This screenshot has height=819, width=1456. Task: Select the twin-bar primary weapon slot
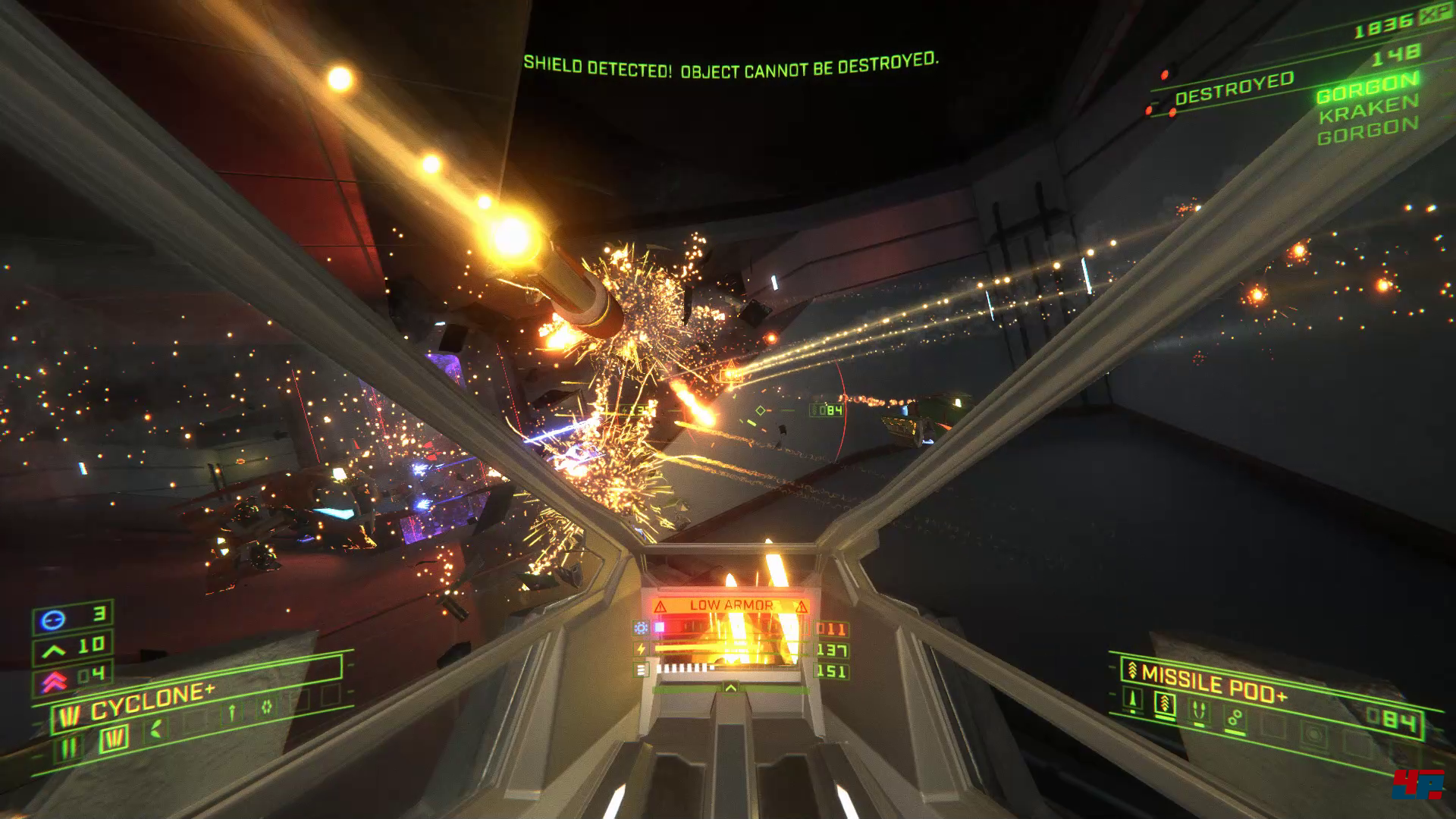tap(69, 748)
